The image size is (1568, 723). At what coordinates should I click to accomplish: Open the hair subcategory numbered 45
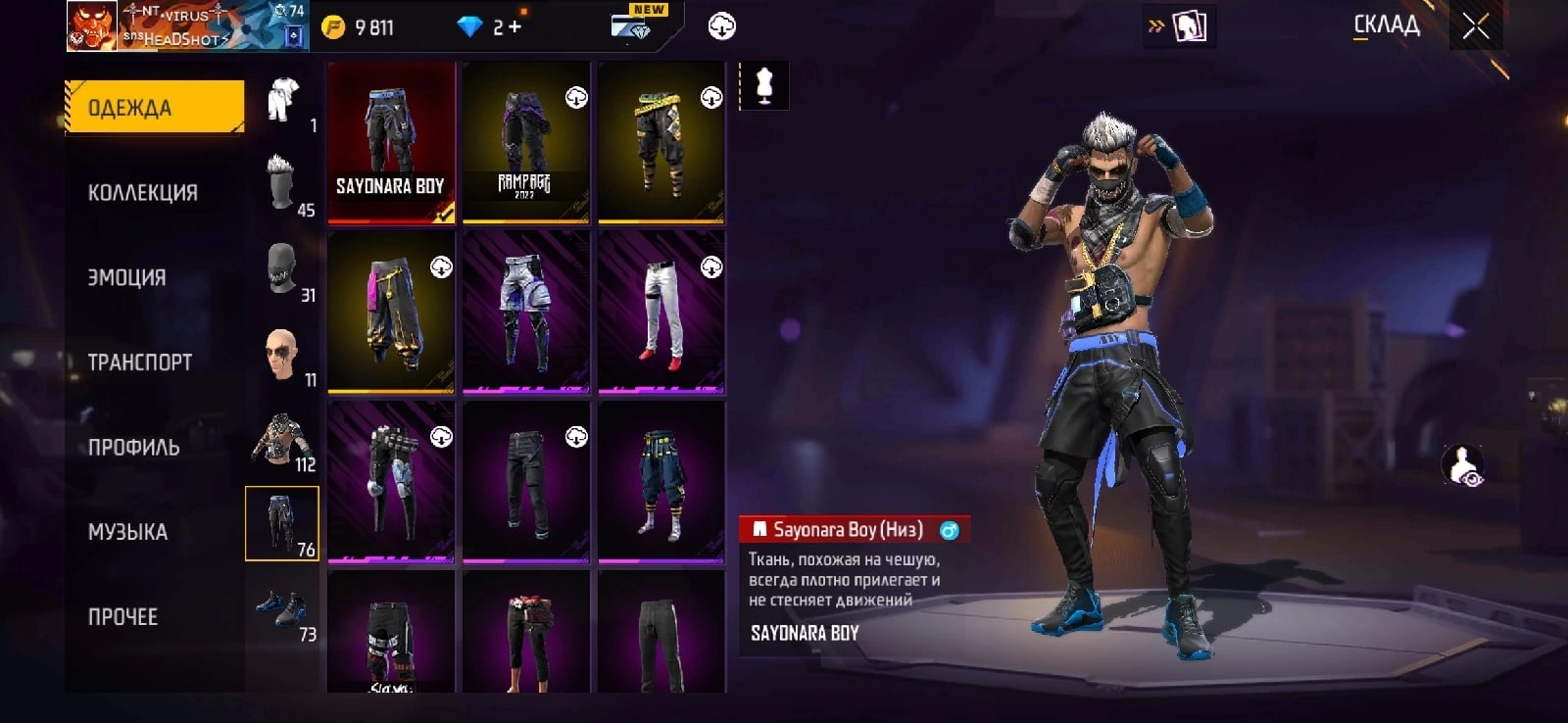282,184
